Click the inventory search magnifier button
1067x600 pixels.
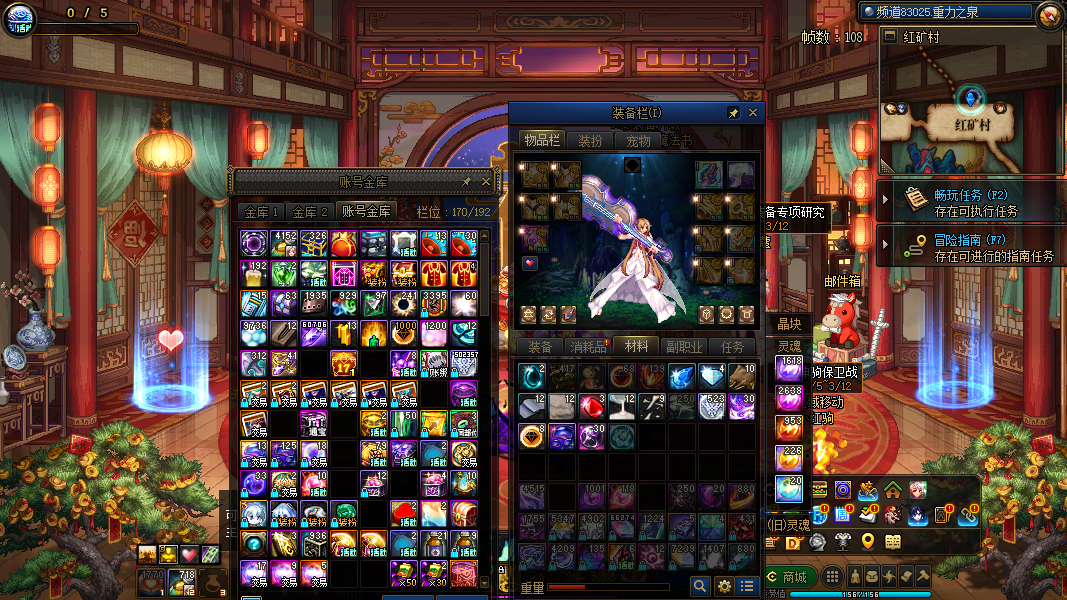(x=700, y=586)
